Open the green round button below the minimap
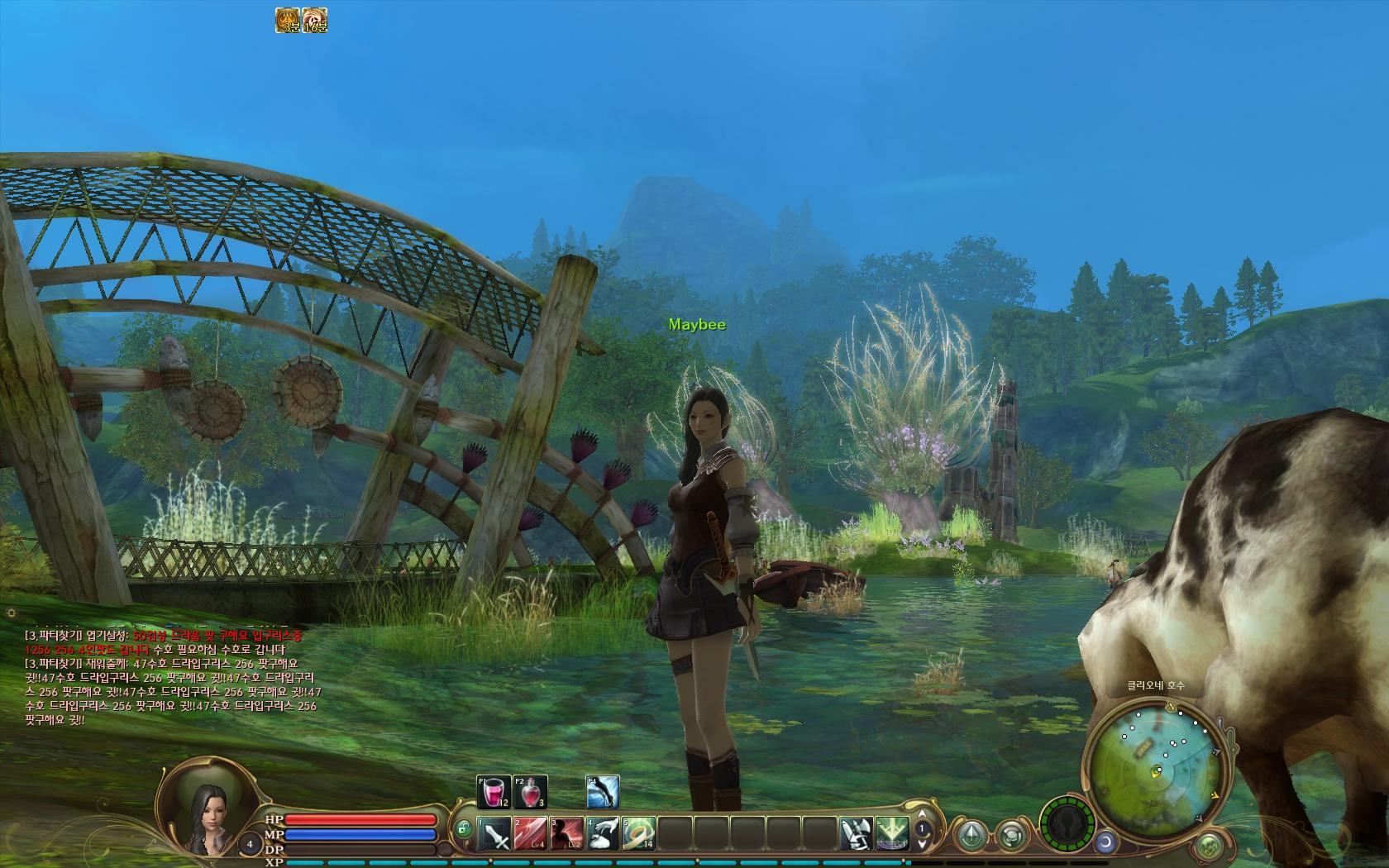Image resolution: width=1389 pixels, height=868 pixels. 1209,846
